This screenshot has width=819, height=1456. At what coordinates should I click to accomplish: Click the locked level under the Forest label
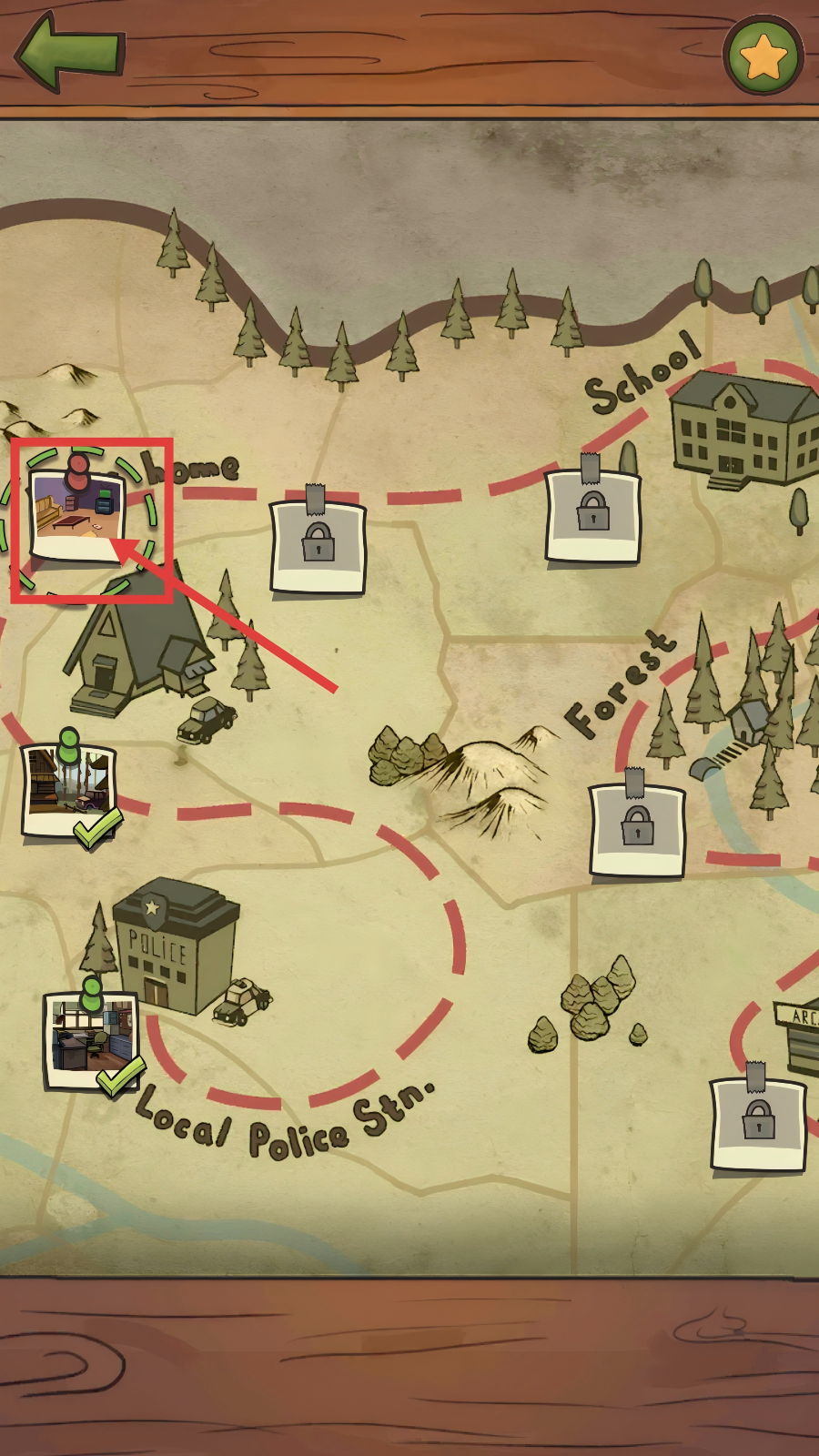(x=637, y=829)
